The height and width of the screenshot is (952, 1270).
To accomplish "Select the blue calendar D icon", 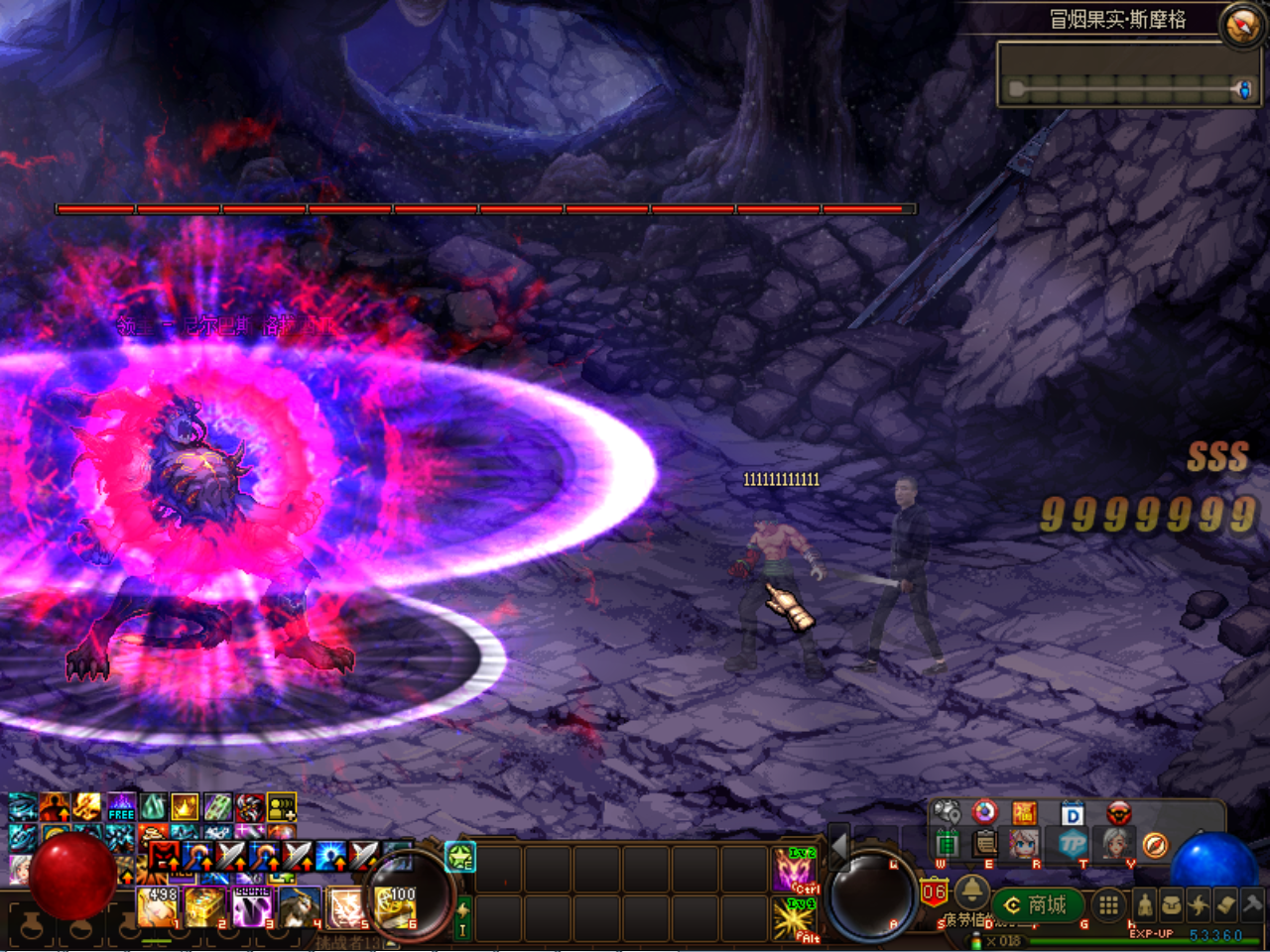I will (x=1073, y=814).
